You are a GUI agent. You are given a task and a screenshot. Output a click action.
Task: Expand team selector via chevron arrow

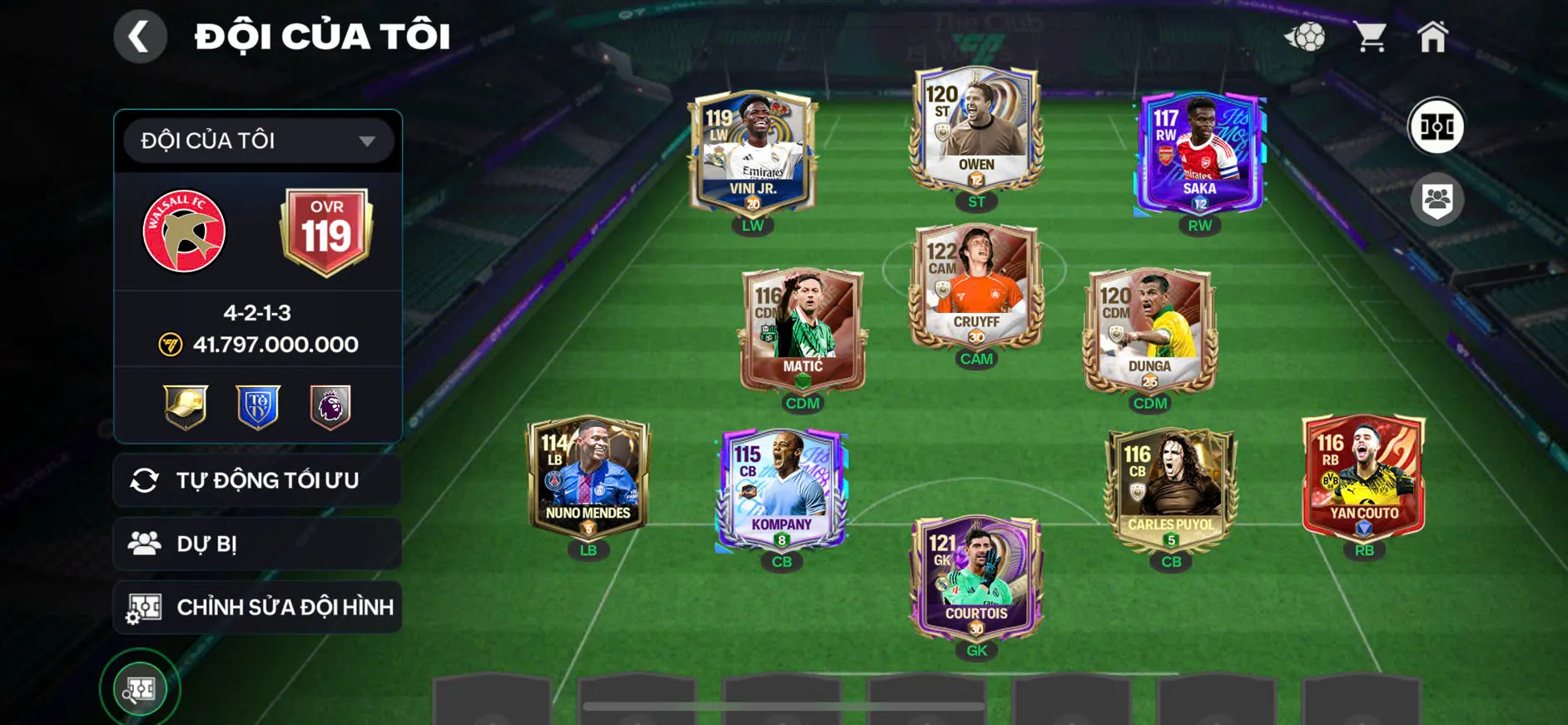(x=366, y=140)
